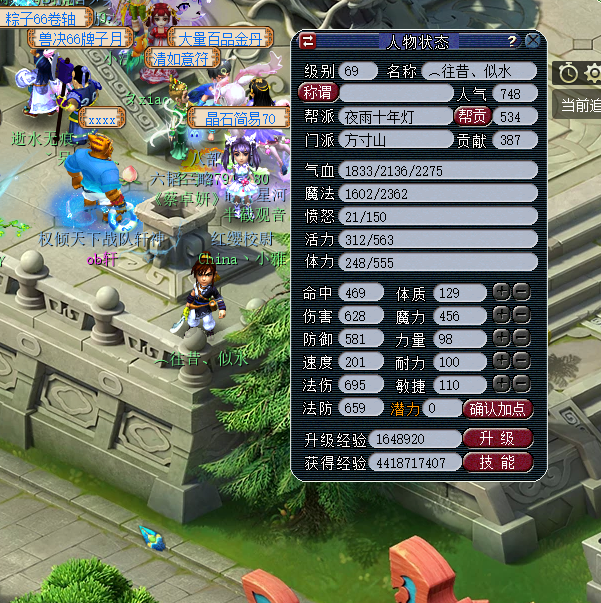Click the stopwatch icon beside the window
This screenshot has width=601, height=603.
click(x=568, y=72)
